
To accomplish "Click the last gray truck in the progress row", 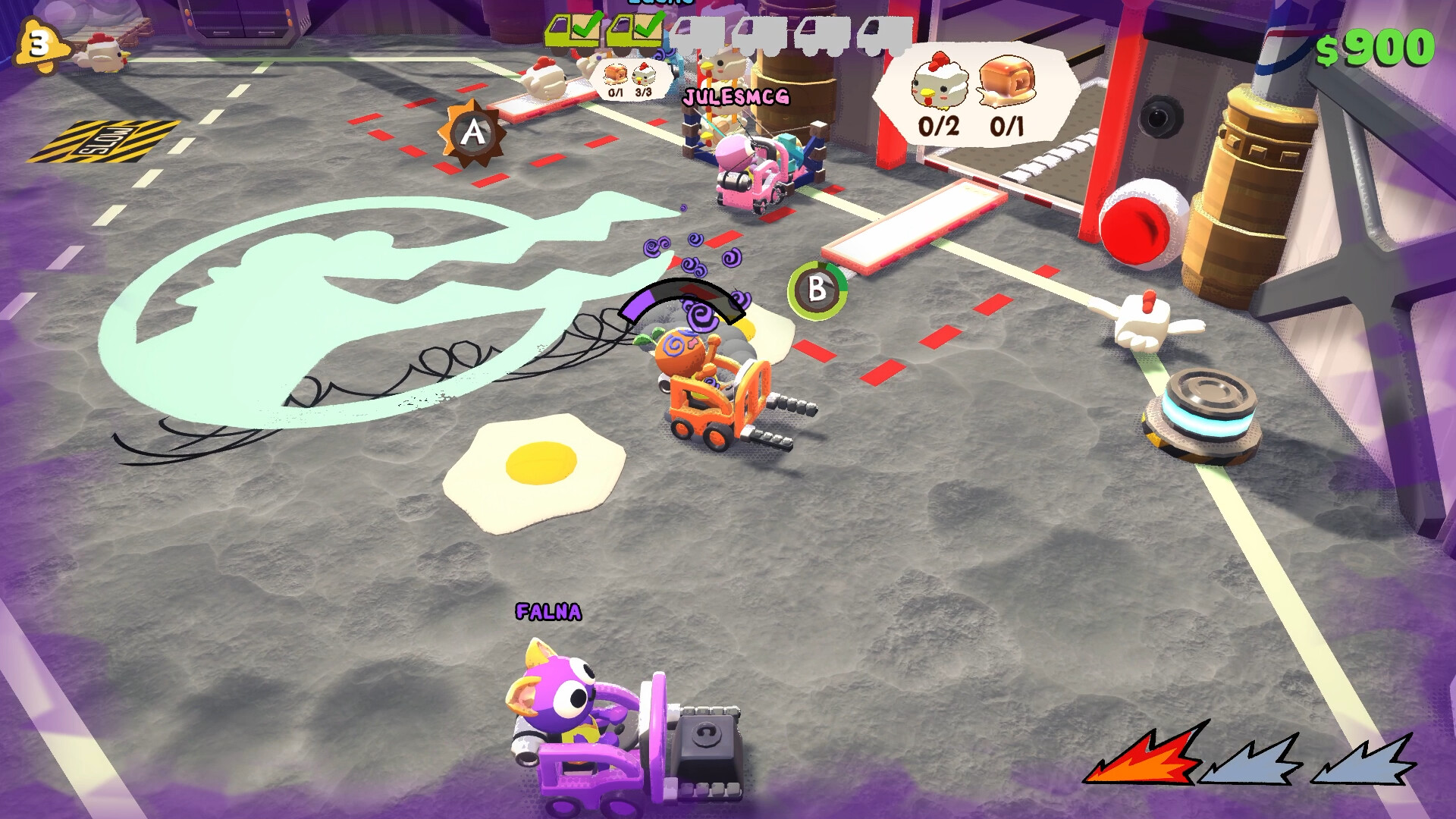I will tap(883, 34).
